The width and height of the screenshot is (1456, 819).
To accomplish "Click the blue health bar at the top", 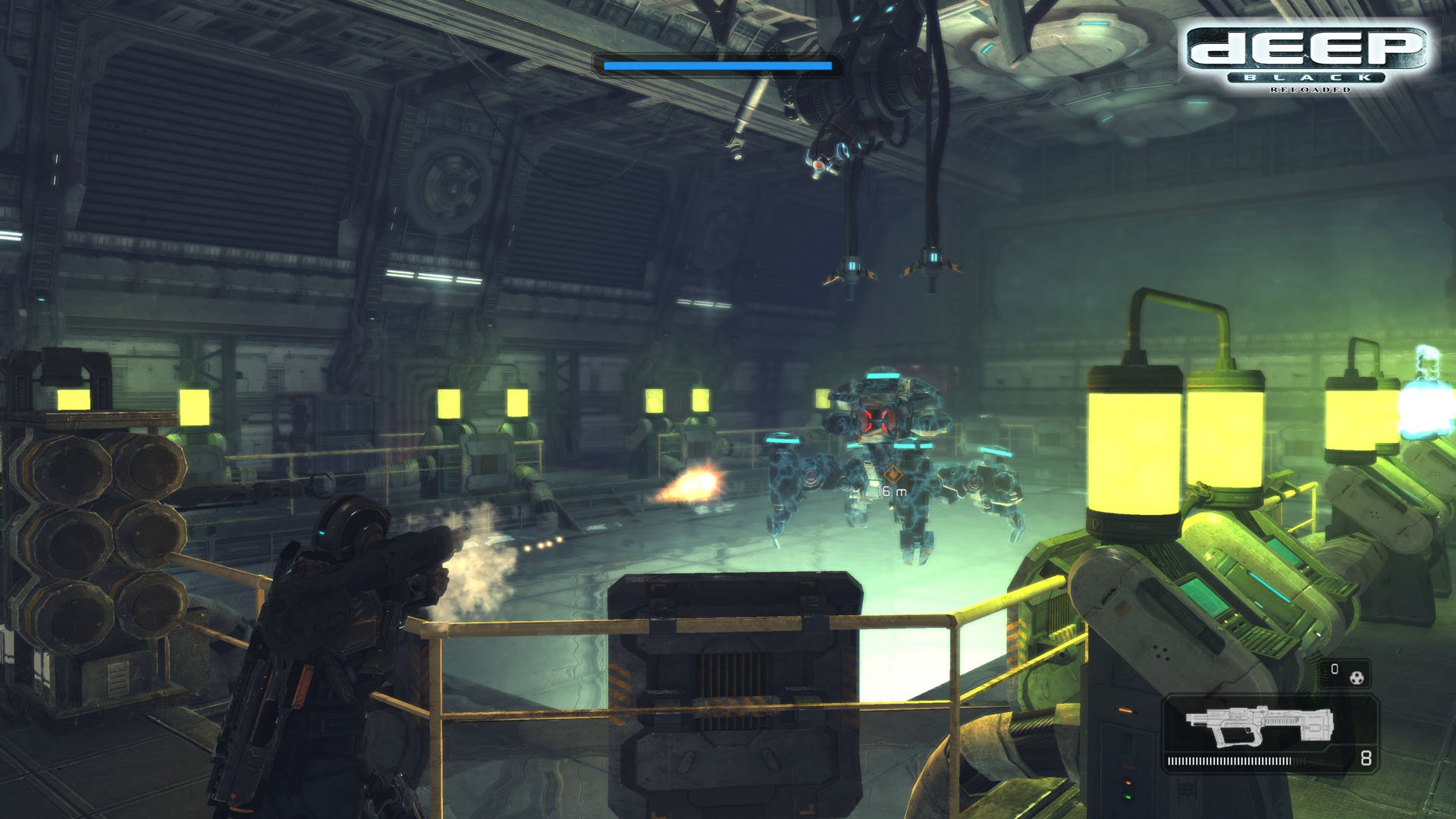I will pos(717,65).
